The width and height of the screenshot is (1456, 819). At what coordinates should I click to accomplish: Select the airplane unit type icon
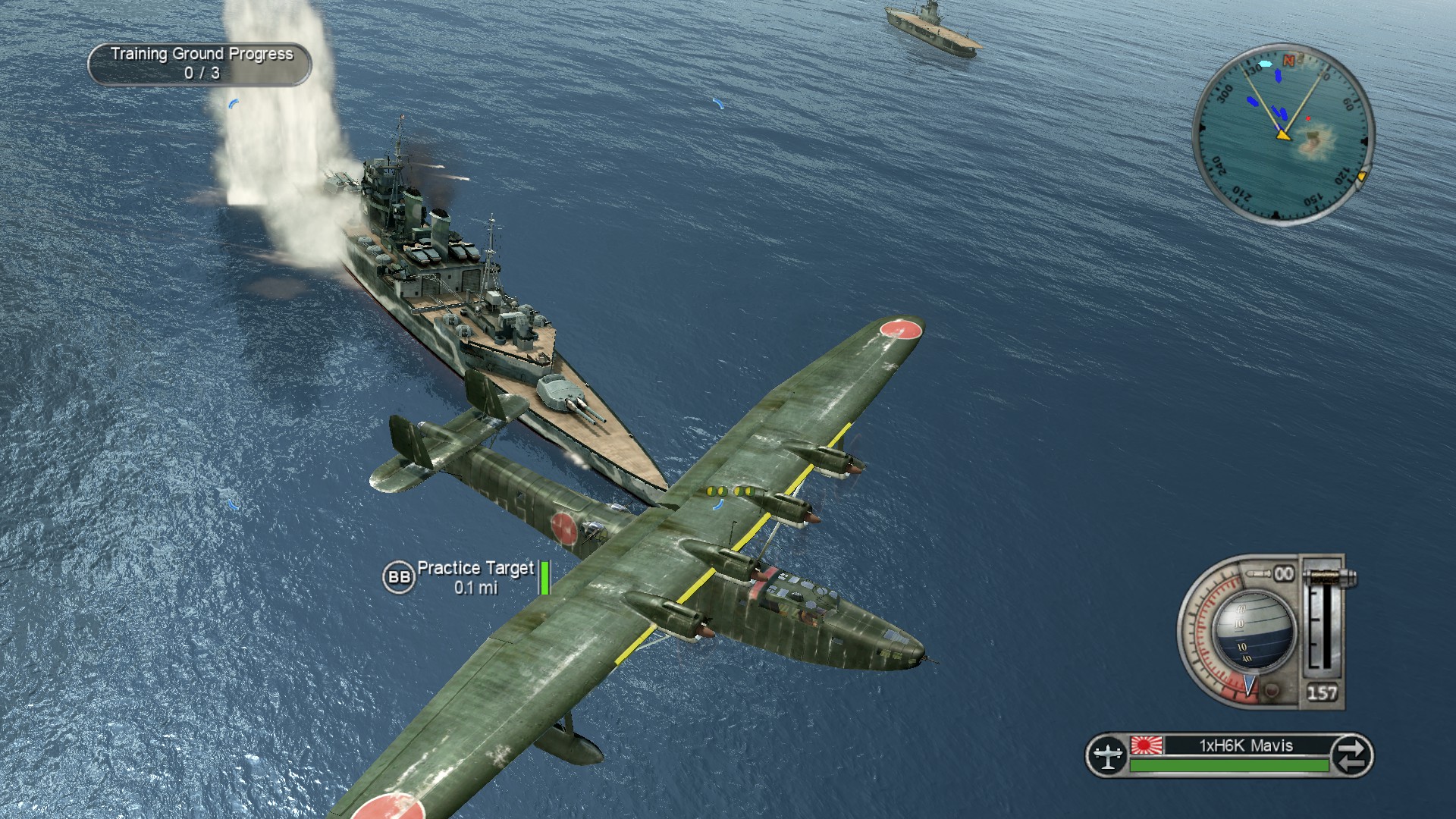coord(1107,755)
